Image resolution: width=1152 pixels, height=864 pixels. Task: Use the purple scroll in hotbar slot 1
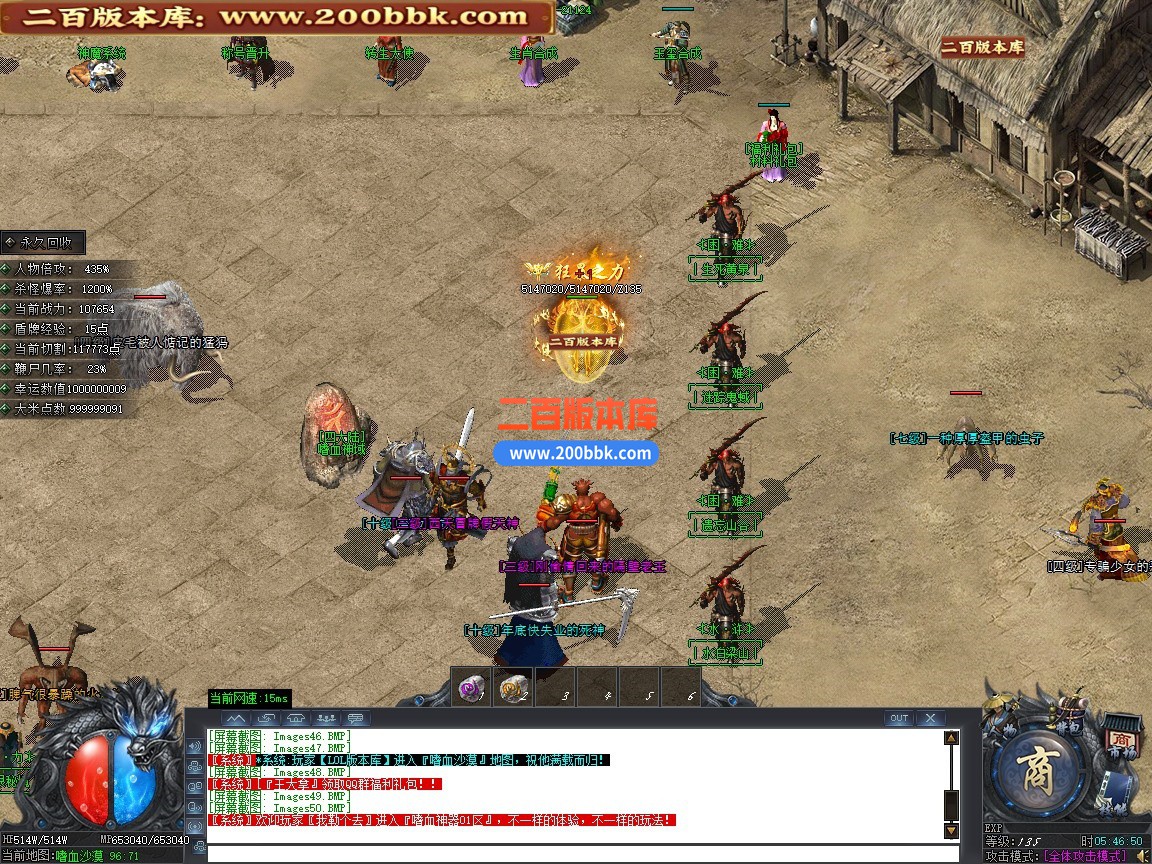pyautogui.click(x=471, y=688)
